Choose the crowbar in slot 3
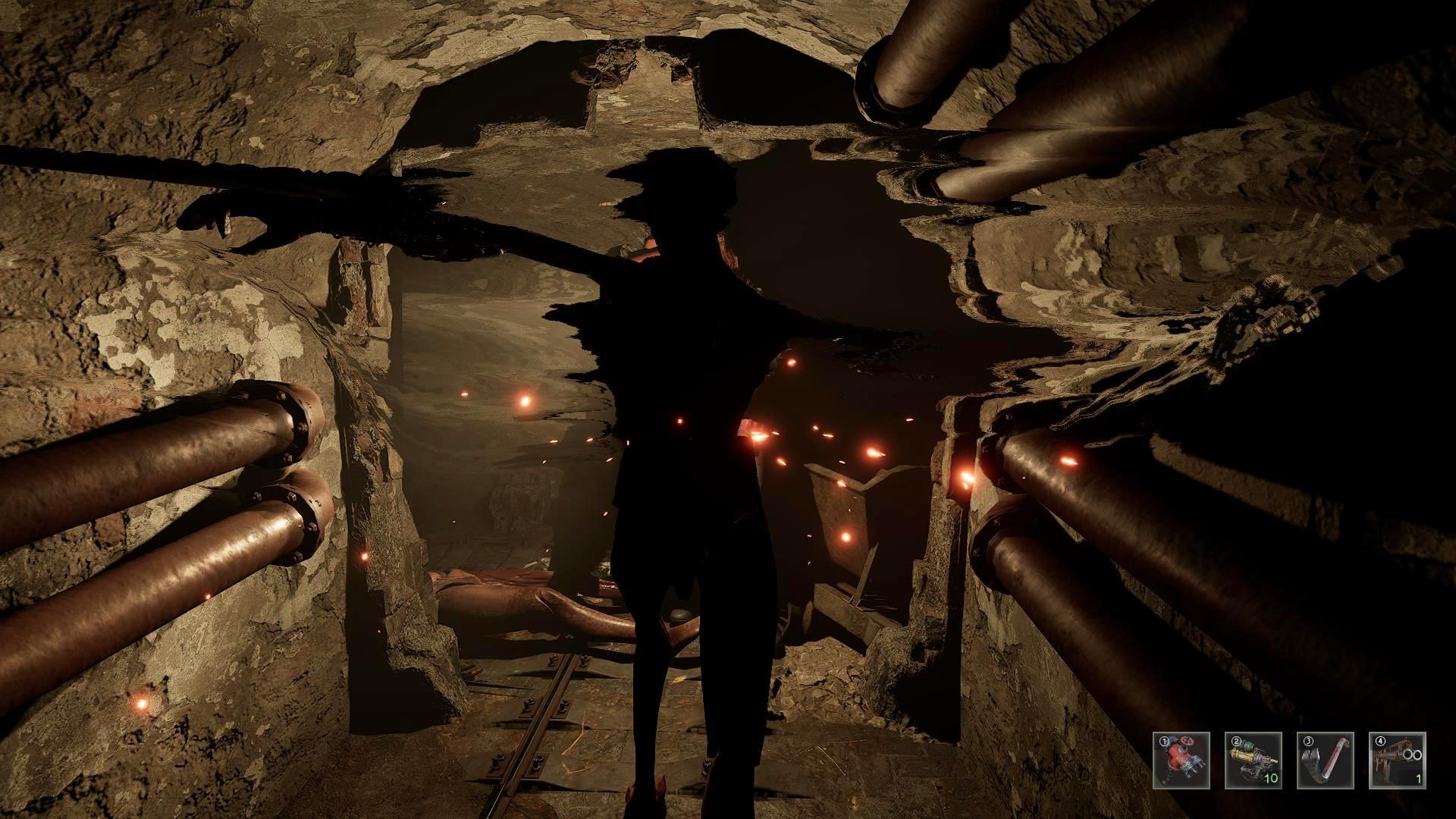This screenshot has height=819, width=1456. (x=1325, y=760)
